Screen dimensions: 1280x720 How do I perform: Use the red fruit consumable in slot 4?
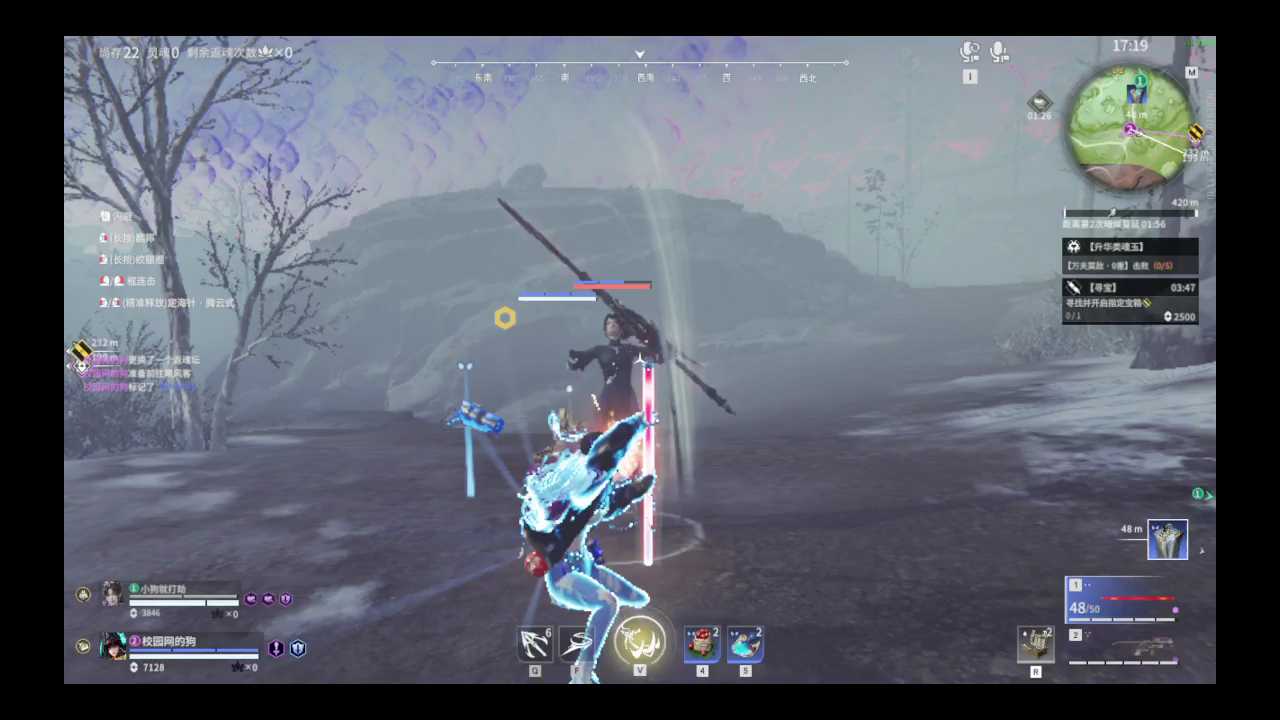coord(701,645)
